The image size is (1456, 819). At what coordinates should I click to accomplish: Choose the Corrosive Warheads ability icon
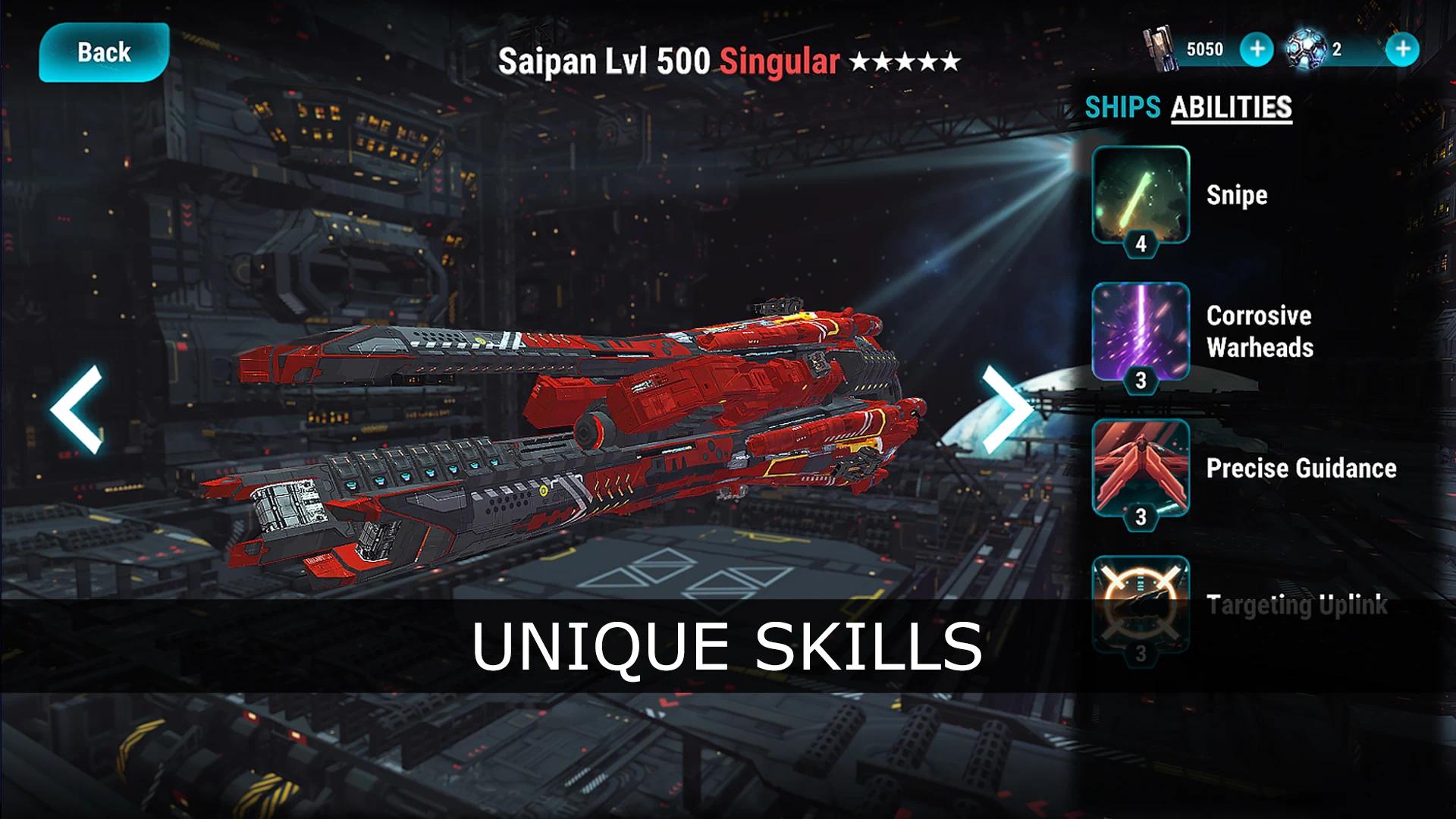[x=1140, y=331]
